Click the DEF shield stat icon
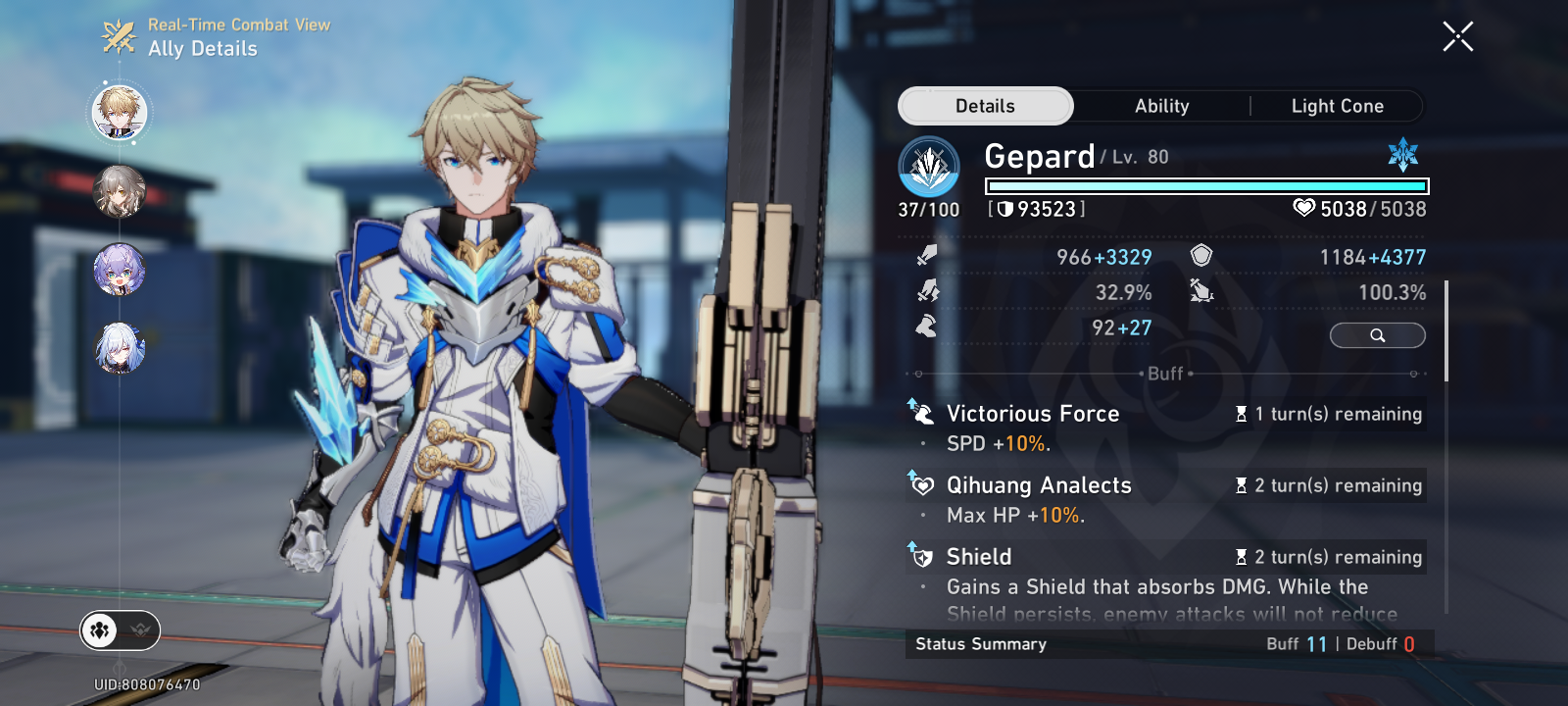Viewport: 1568px width, 706px height. (x=1201, y=255)
